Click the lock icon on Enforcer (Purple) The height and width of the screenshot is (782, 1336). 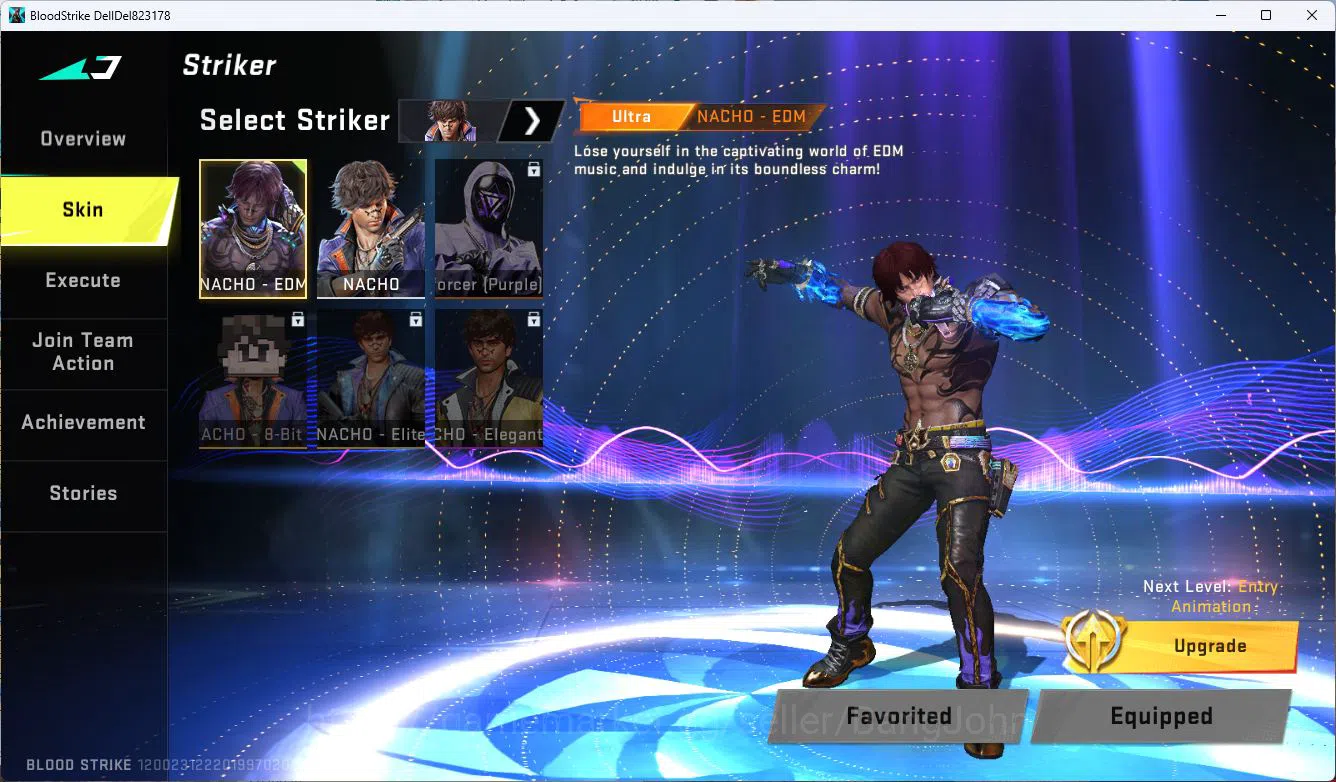coord(534,170)
